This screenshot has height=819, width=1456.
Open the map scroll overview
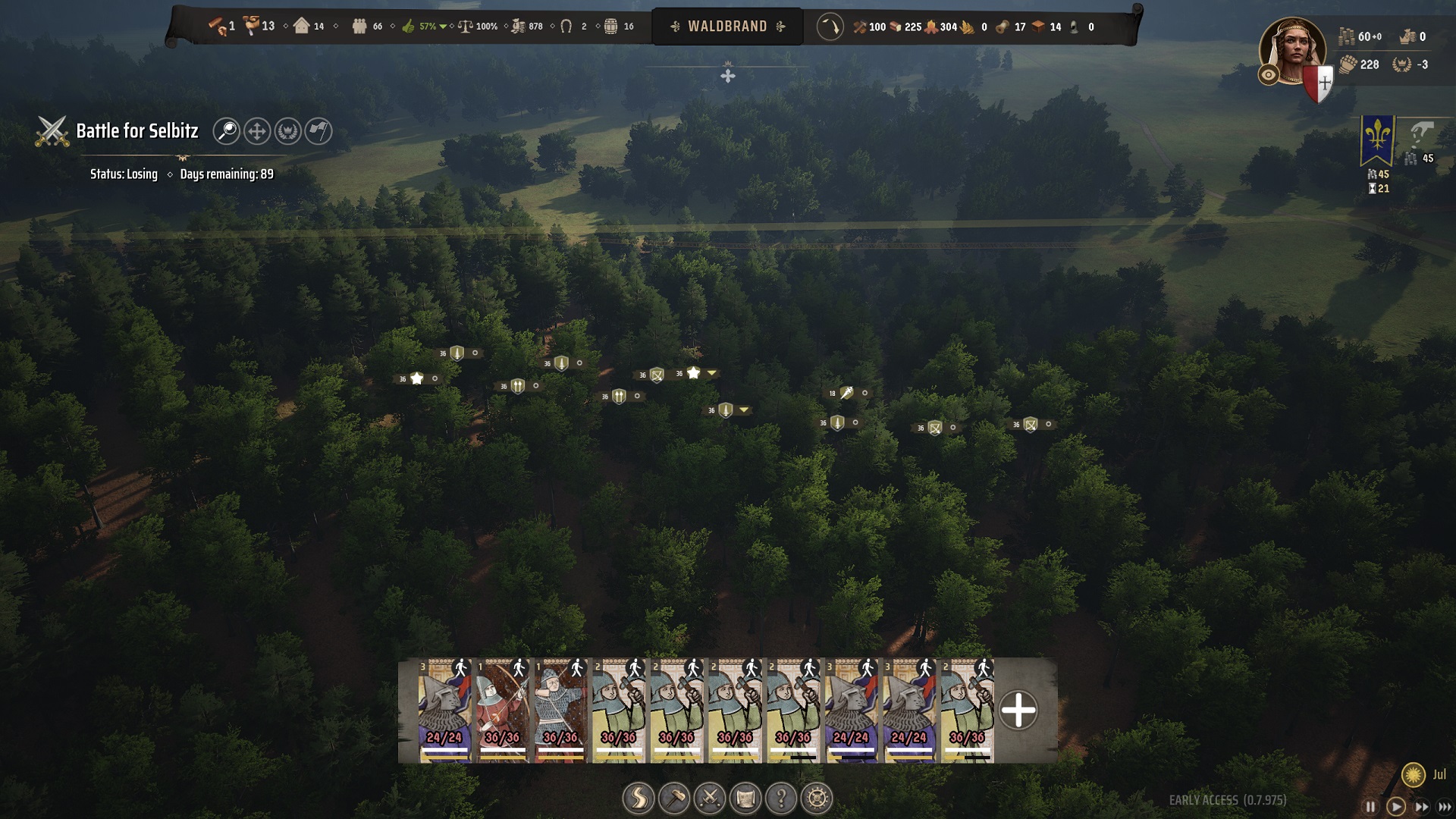[x=745, y=798]
